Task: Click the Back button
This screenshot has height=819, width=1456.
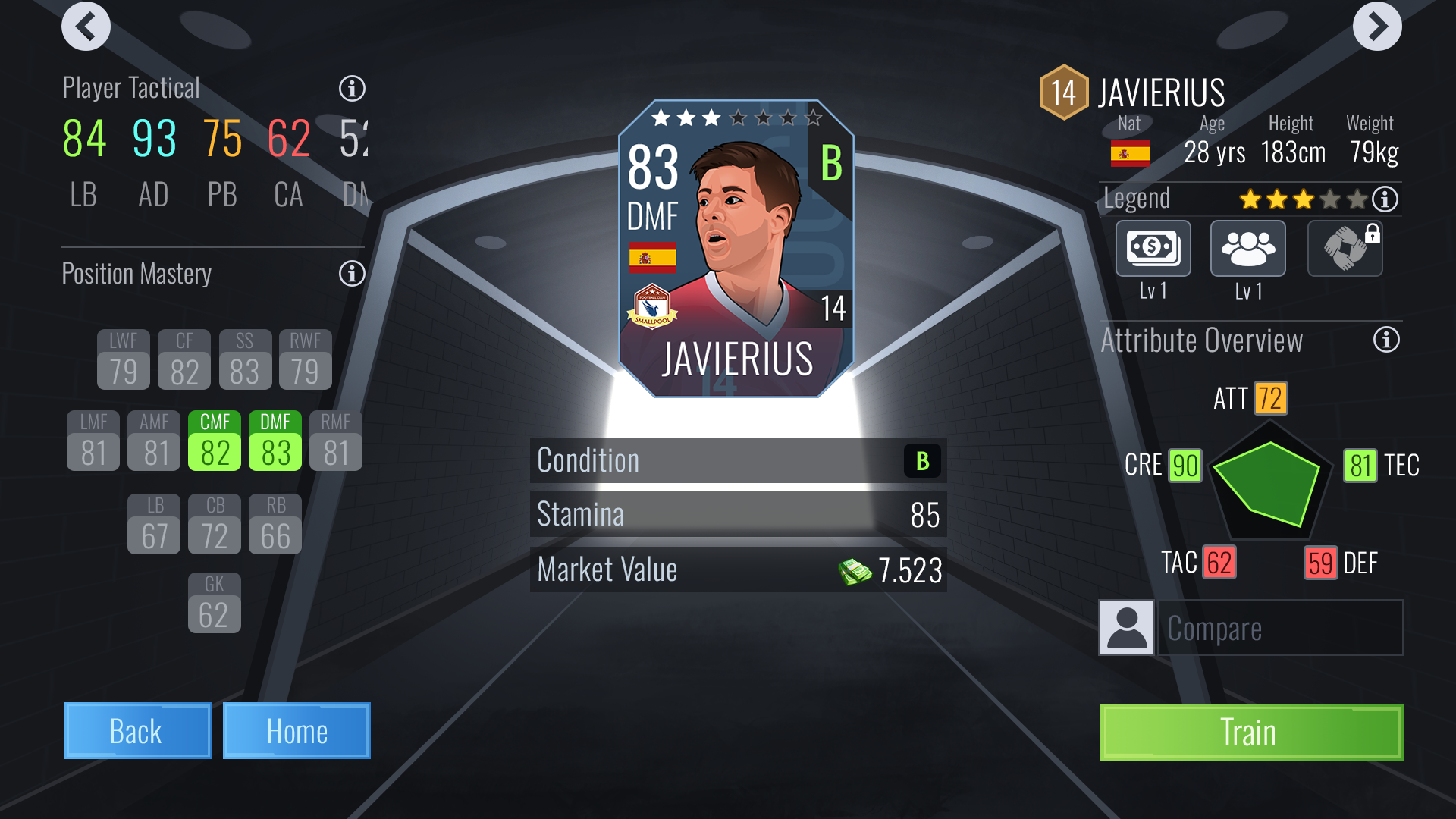Action: (x=137, y=731)
